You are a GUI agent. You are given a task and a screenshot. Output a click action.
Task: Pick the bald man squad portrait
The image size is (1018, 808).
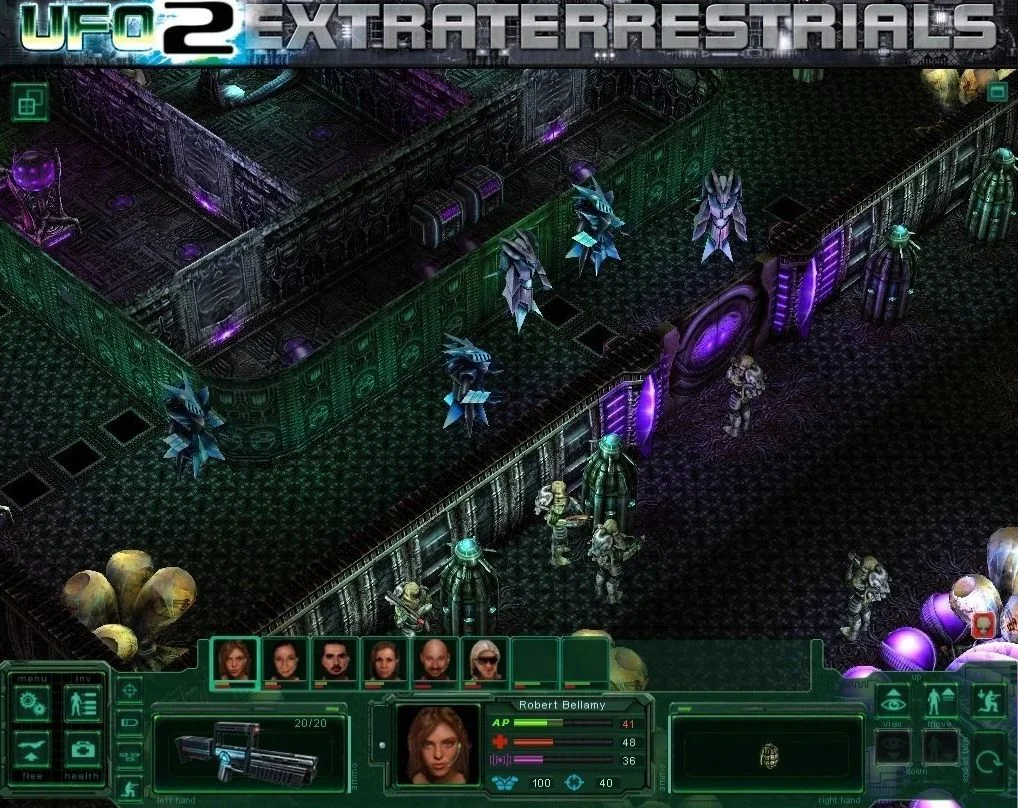pos(435,661)
